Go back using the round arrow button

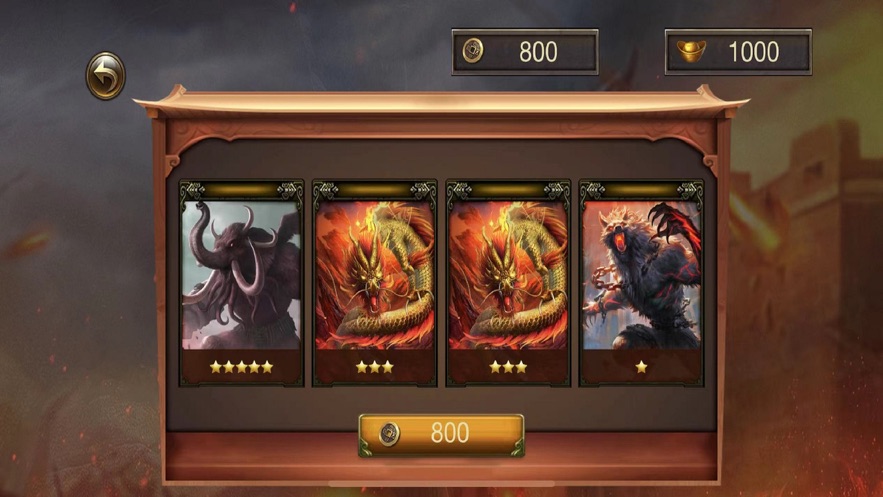click(105, 76)
